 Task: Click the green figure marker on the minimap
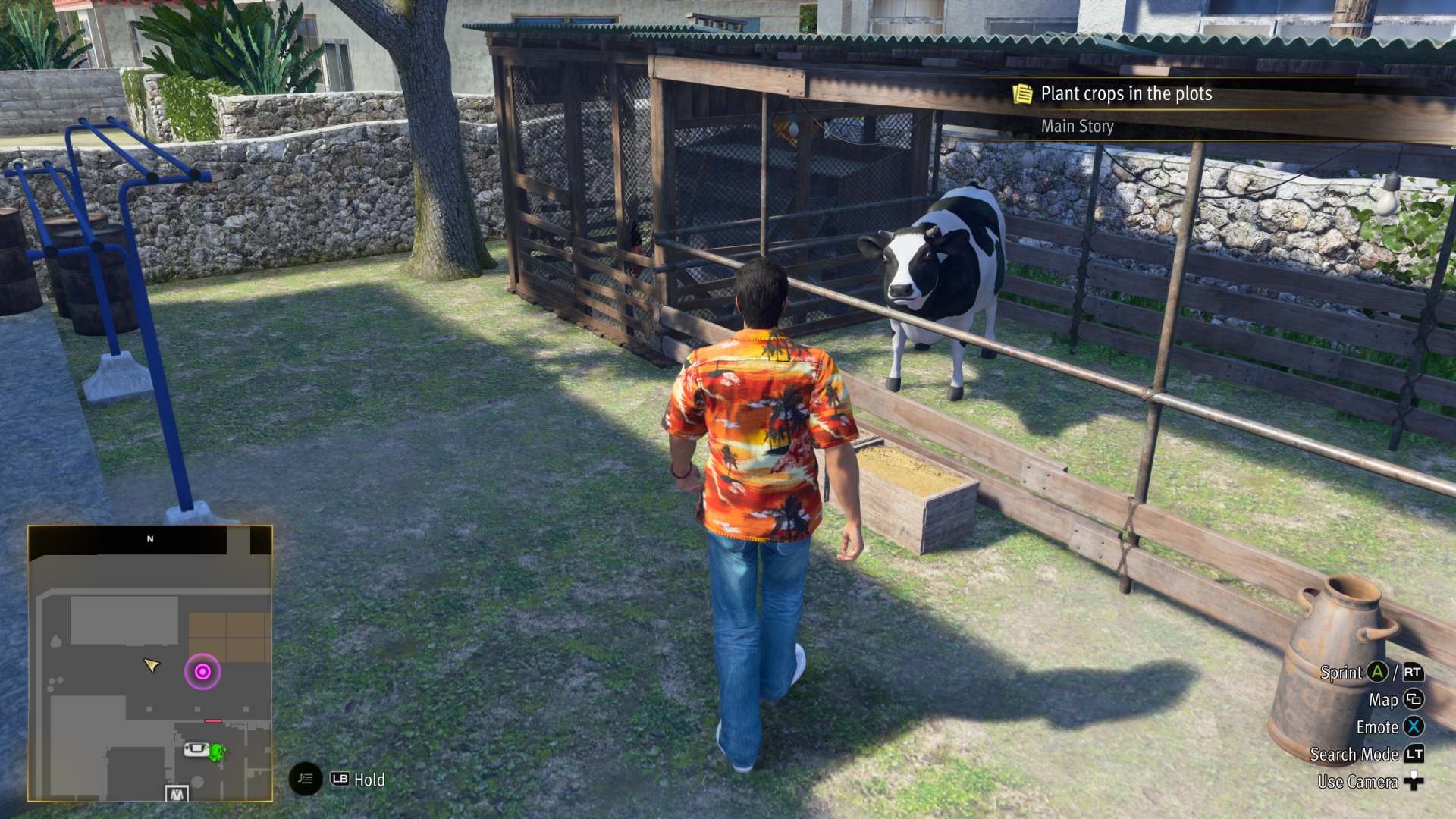point(218,752)
